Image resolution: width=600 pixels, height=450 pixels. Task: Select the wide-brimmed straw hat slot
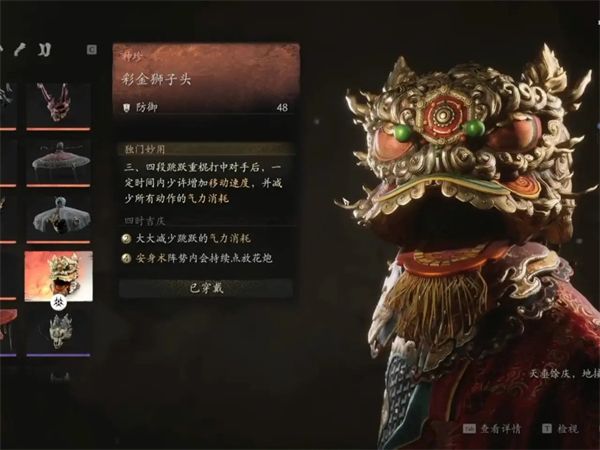59,160
